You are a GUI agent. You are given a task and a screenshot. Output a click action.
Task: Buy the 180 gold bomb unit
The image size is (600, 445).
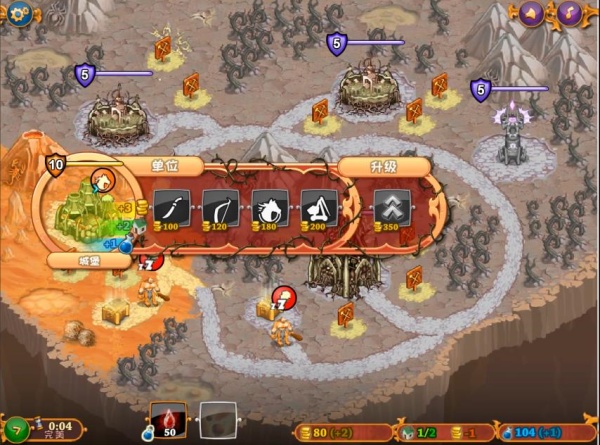270,206
